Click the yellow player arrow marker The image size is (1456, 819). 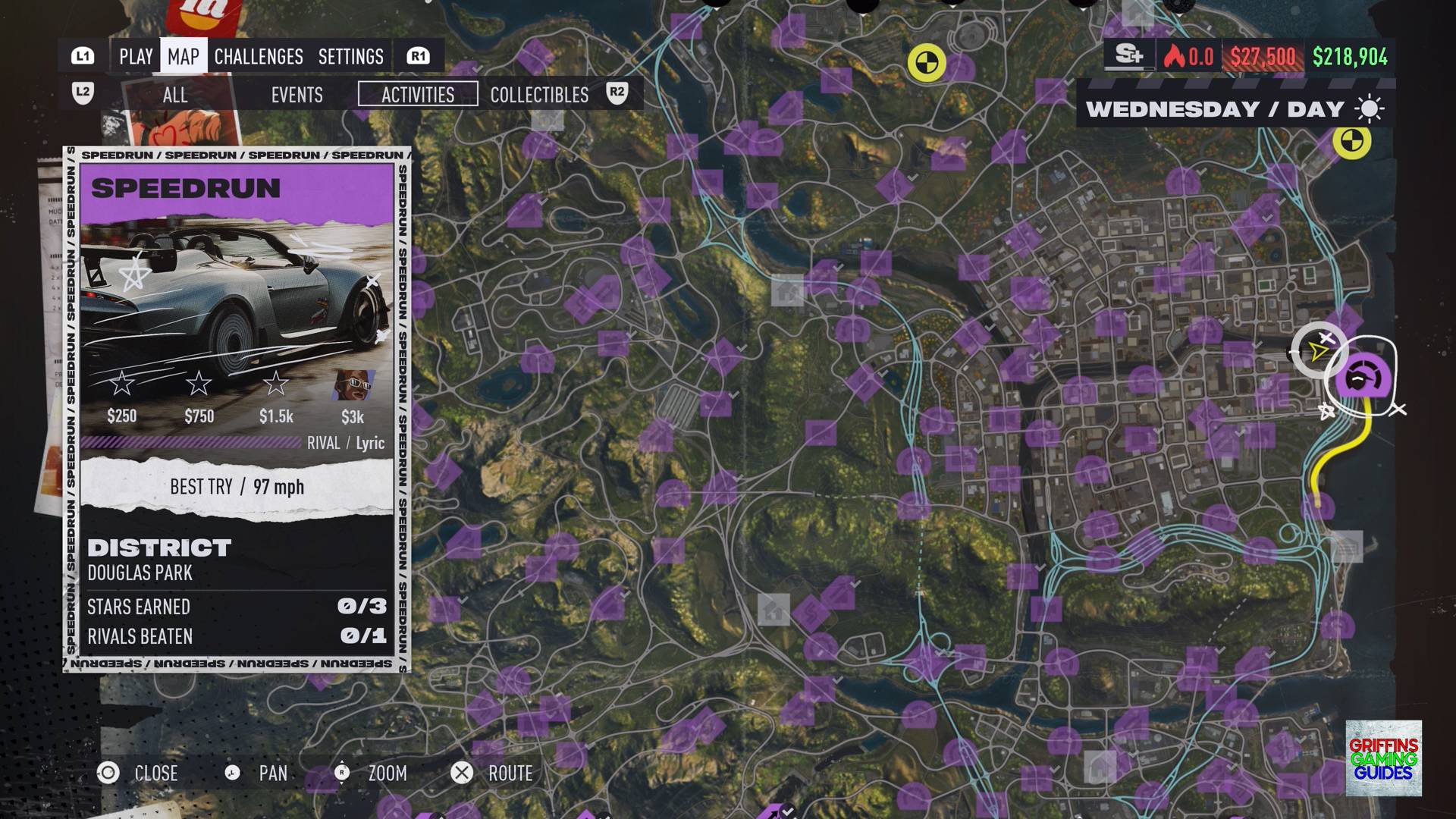click(1318, 351)
